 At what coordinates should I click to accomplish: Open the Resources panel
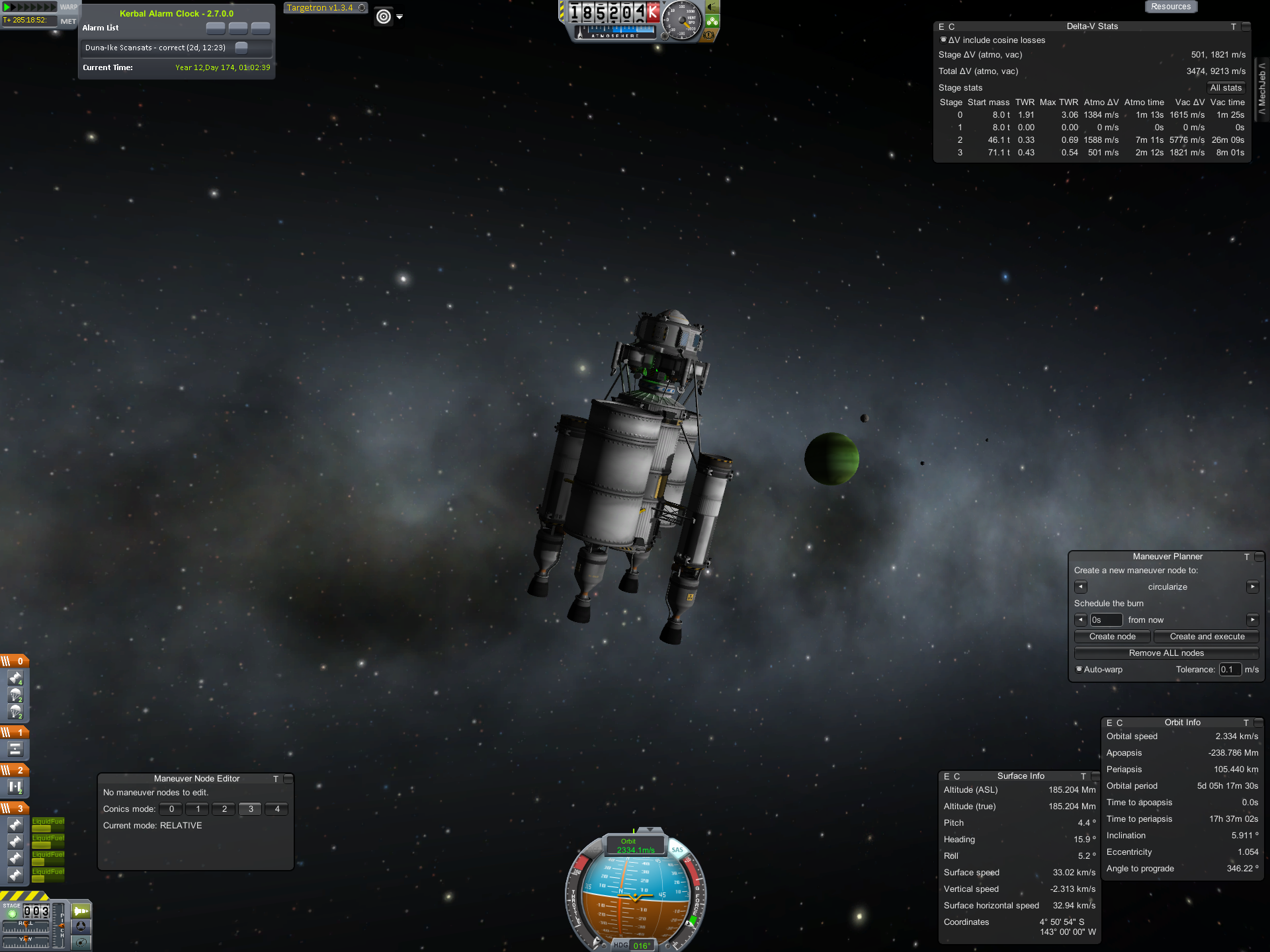(x=1170, y=7)
